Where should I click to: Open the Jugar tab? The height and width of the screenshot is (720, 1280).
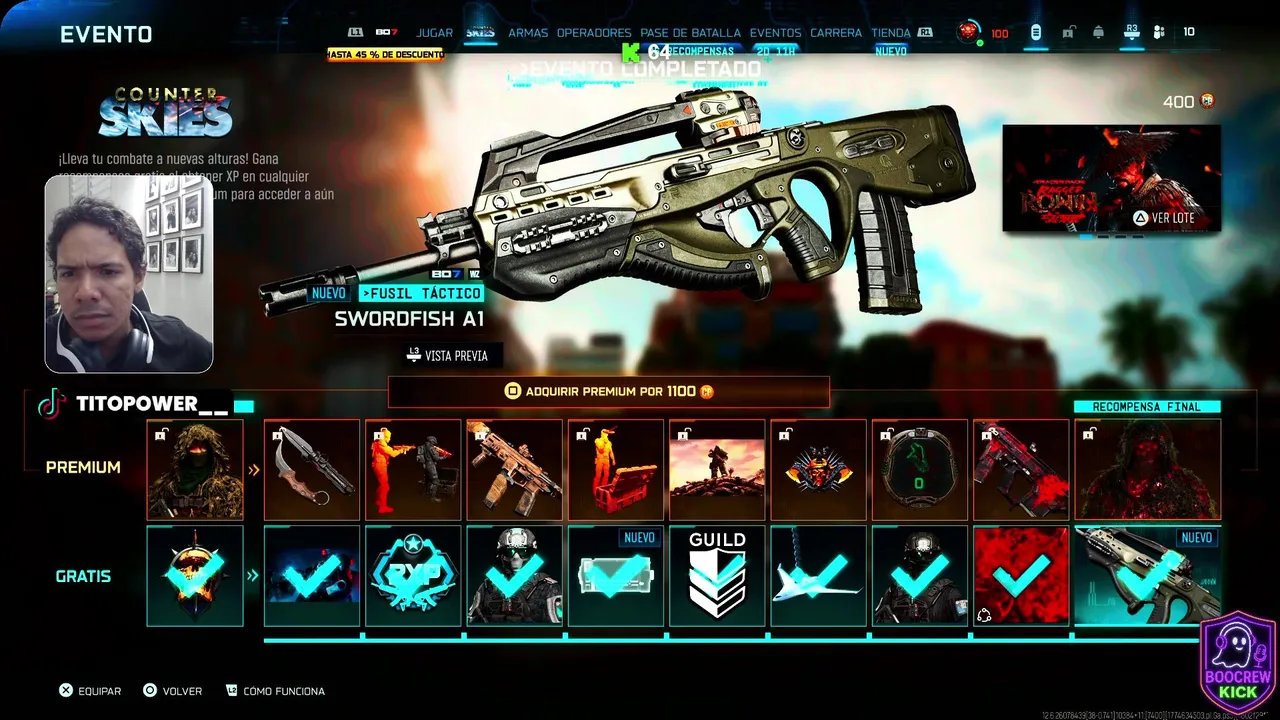[434, 33]
